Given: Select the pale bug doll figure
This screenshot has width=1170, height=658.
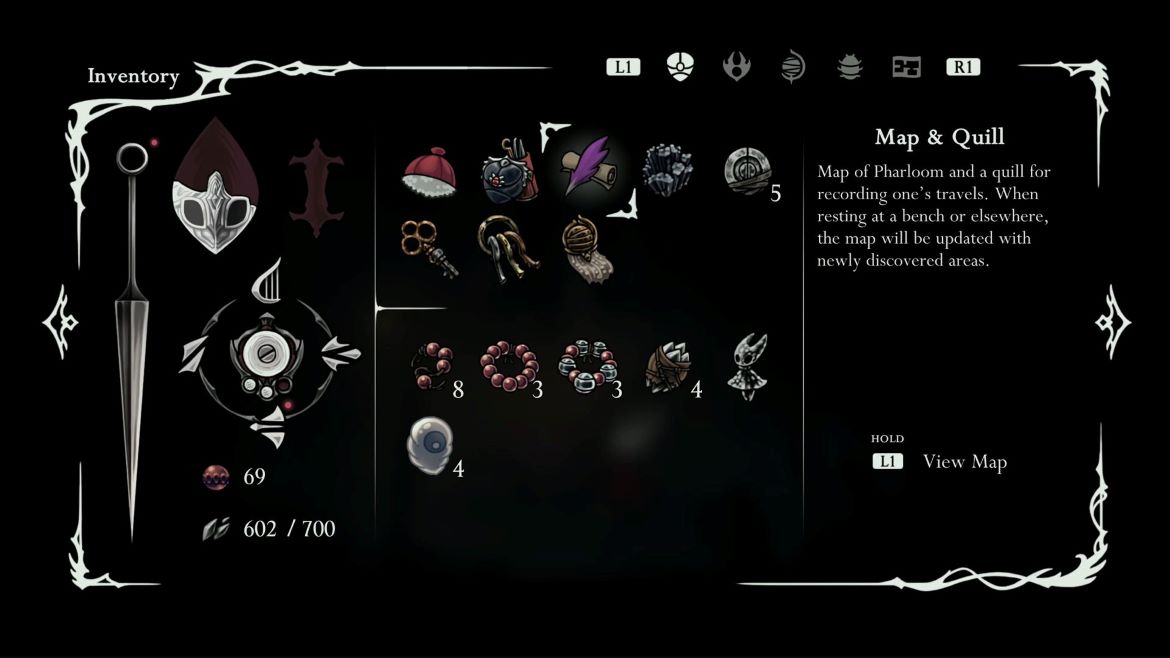Looking at the screenshot, I should (x=748, y=367).
